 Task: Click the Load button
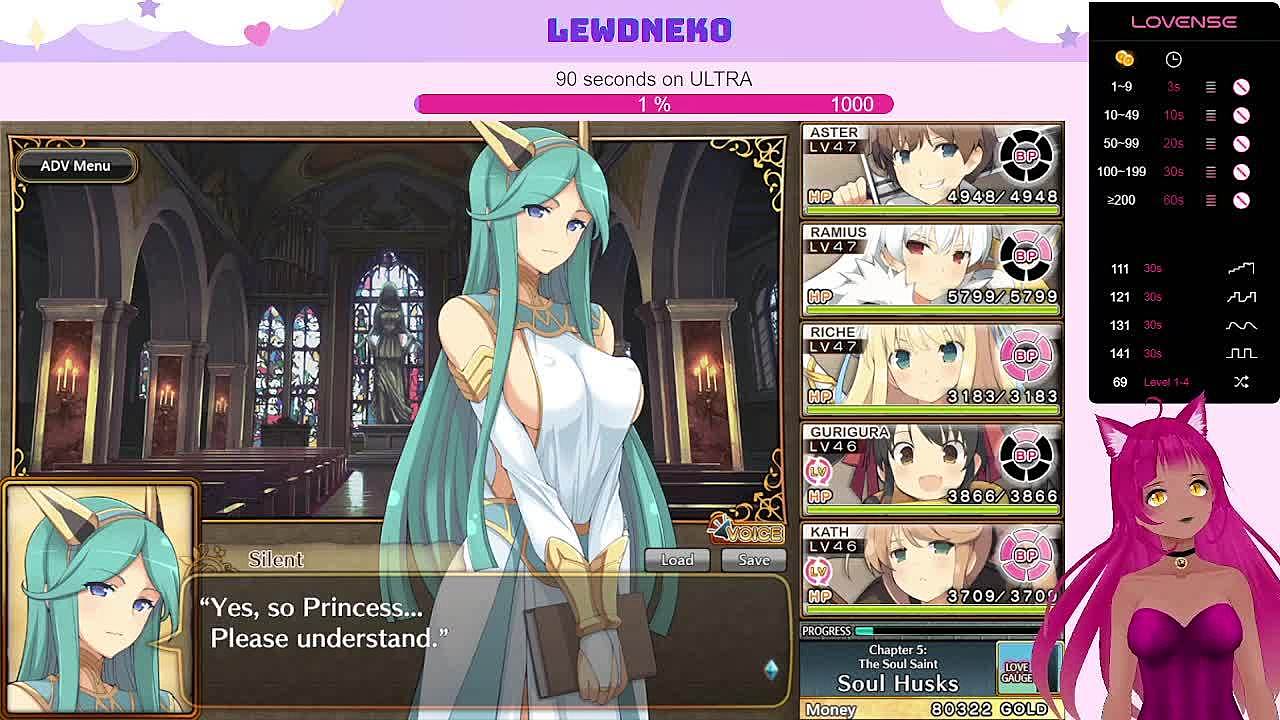(x=676, y=560)
